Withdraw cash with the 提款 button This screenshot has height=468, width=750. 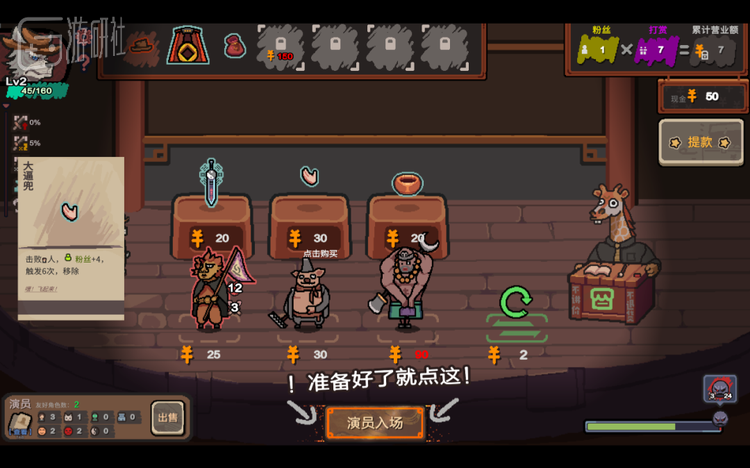(701, 142)
